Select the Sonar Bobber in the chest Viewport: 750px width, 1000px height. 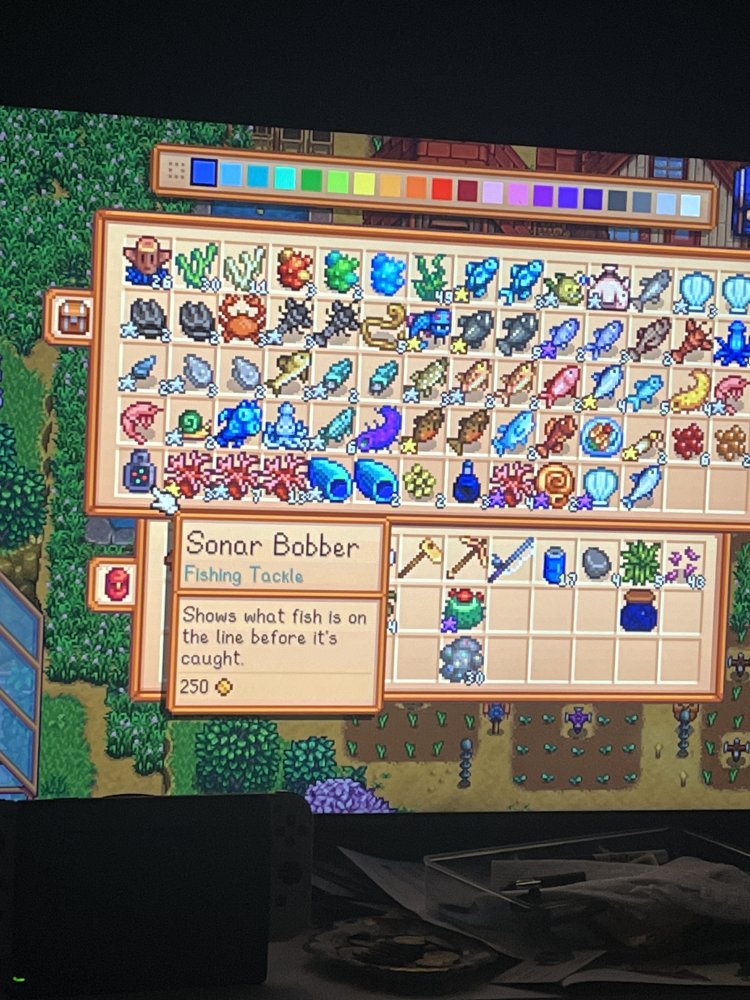click(141, 472)
